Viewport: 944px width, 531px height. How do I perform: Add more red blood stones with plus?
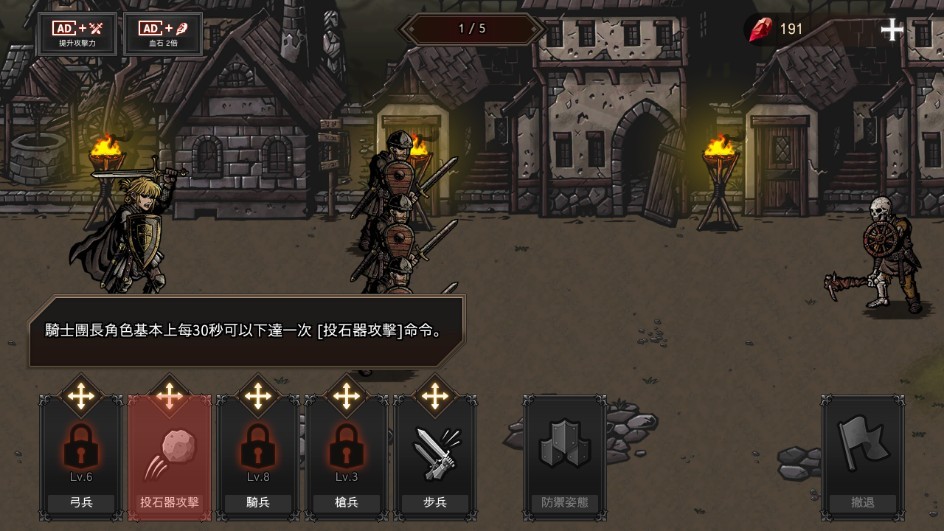pyautogui.click(x=891, y=30)
